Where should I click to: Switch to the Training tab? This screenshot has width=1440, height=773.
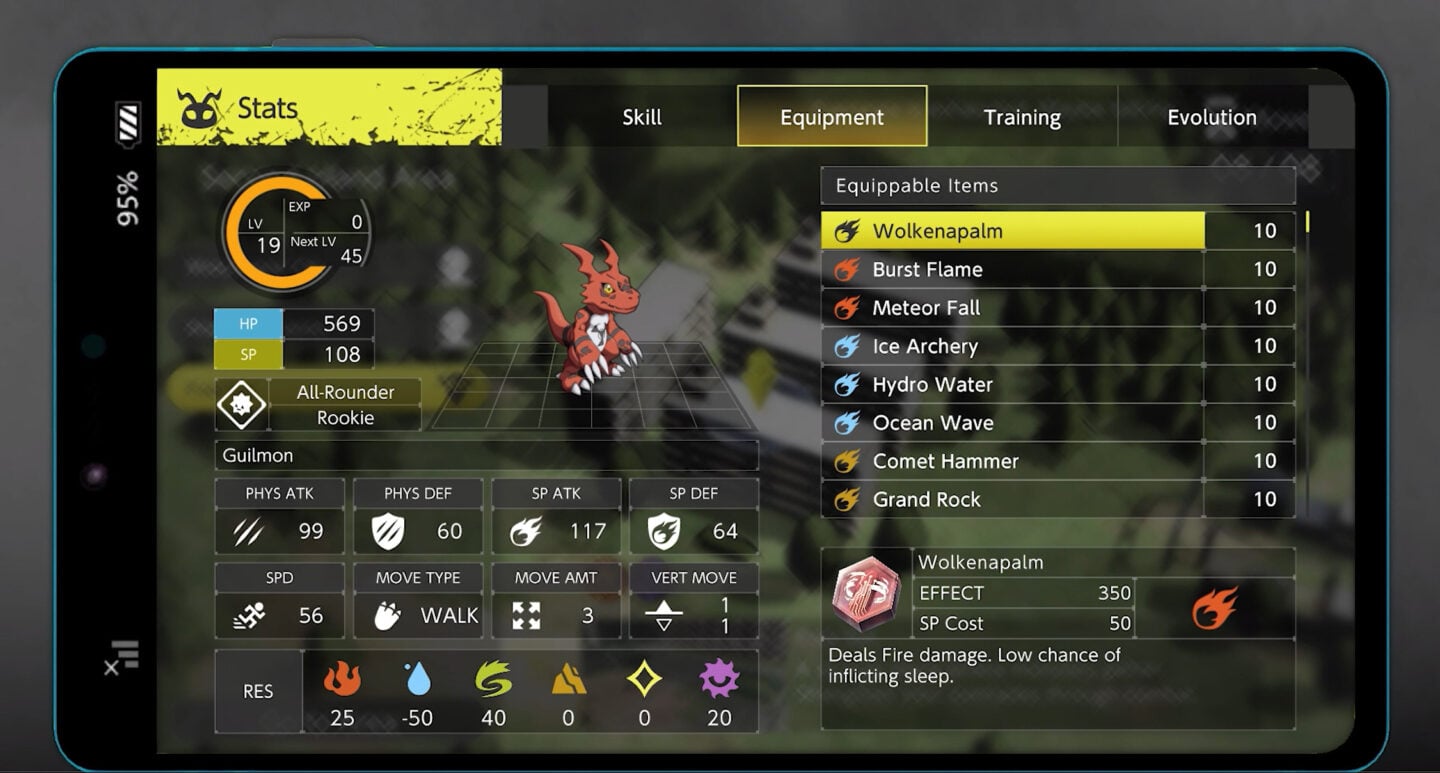click(x=1022, y=117)
